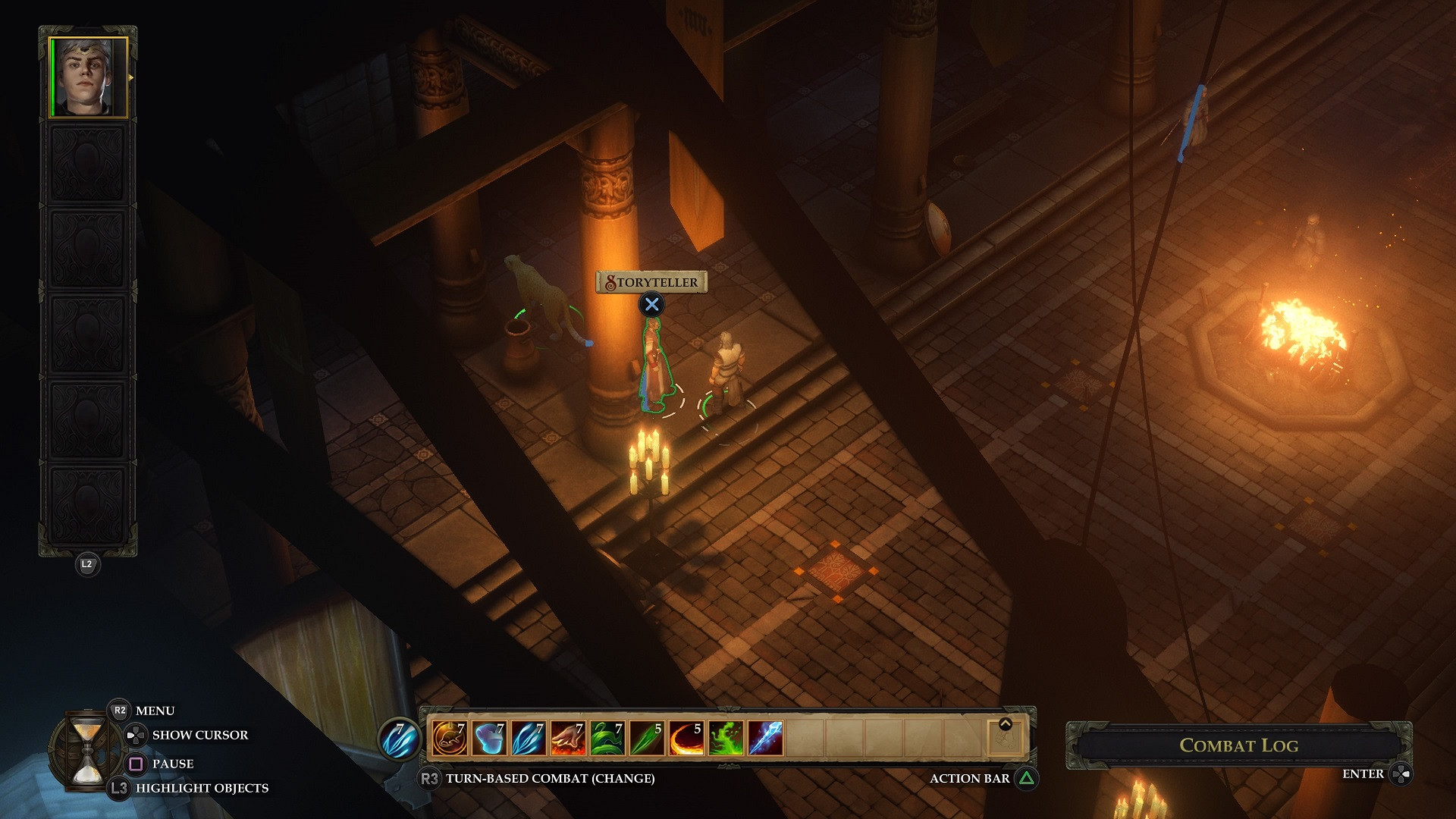Expand the action bar with arrow button

click(x=1006, y=724)
